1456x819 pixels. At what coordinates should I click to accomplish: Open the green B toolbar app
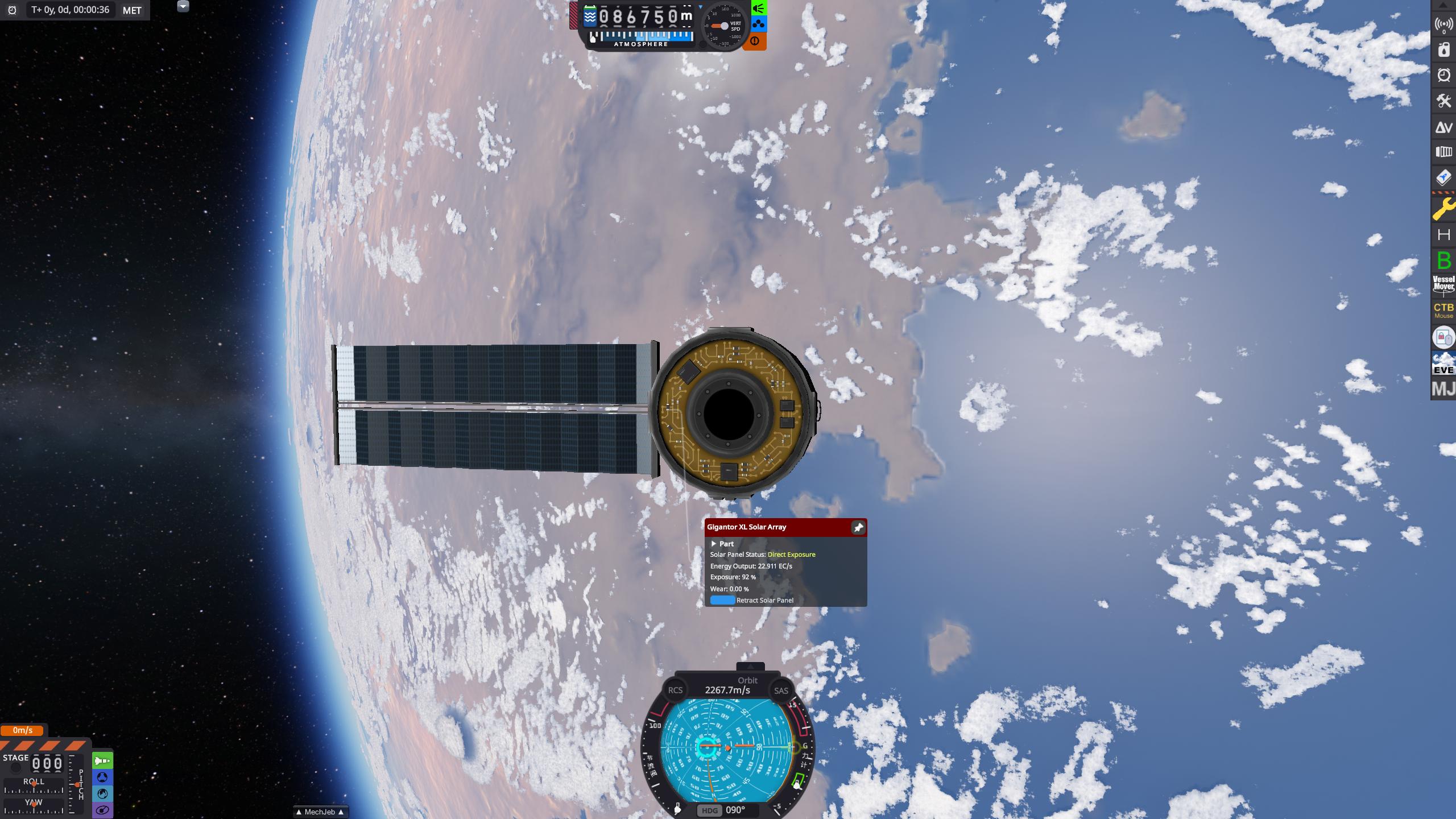click(x=1443, y=260)
